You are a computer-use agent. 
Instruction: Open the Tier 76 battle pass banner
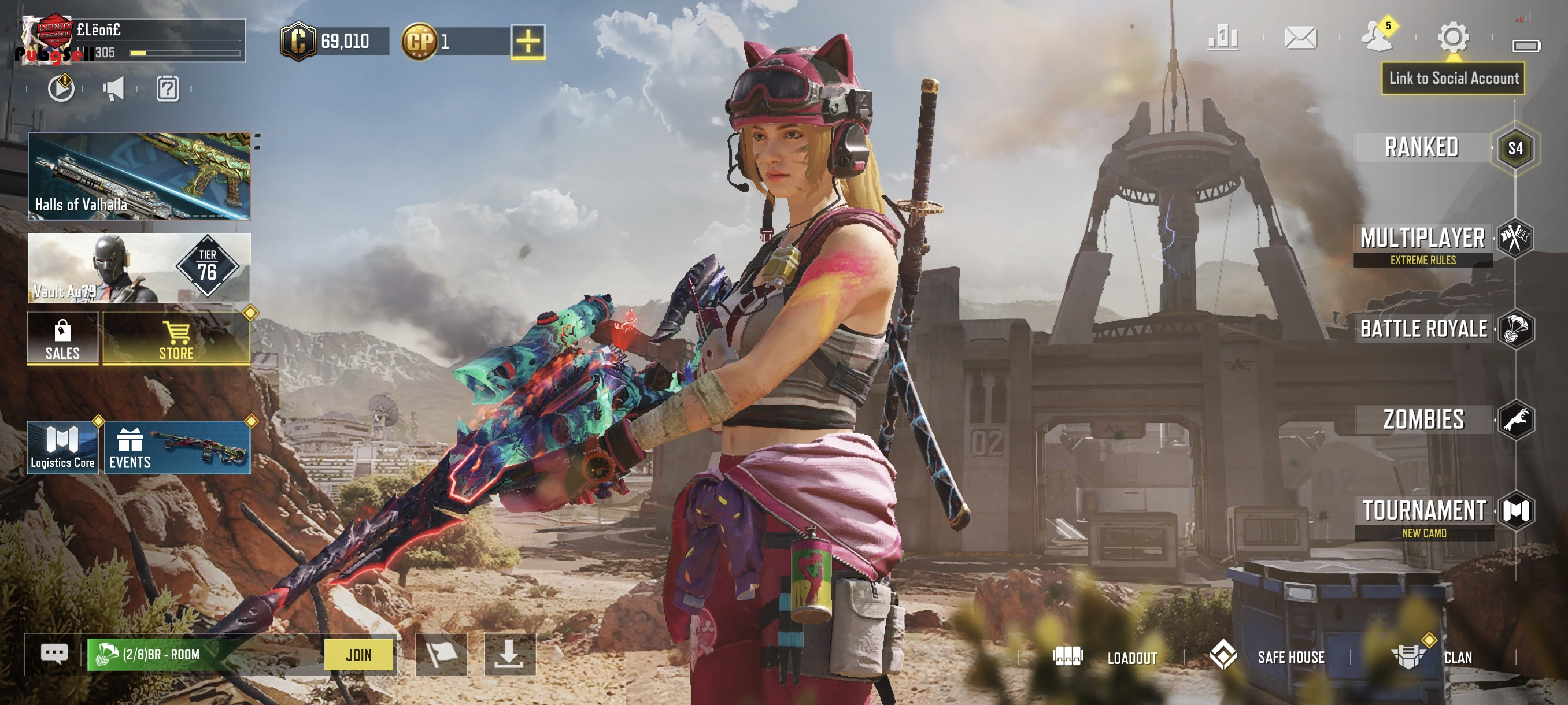coord(139,268)
